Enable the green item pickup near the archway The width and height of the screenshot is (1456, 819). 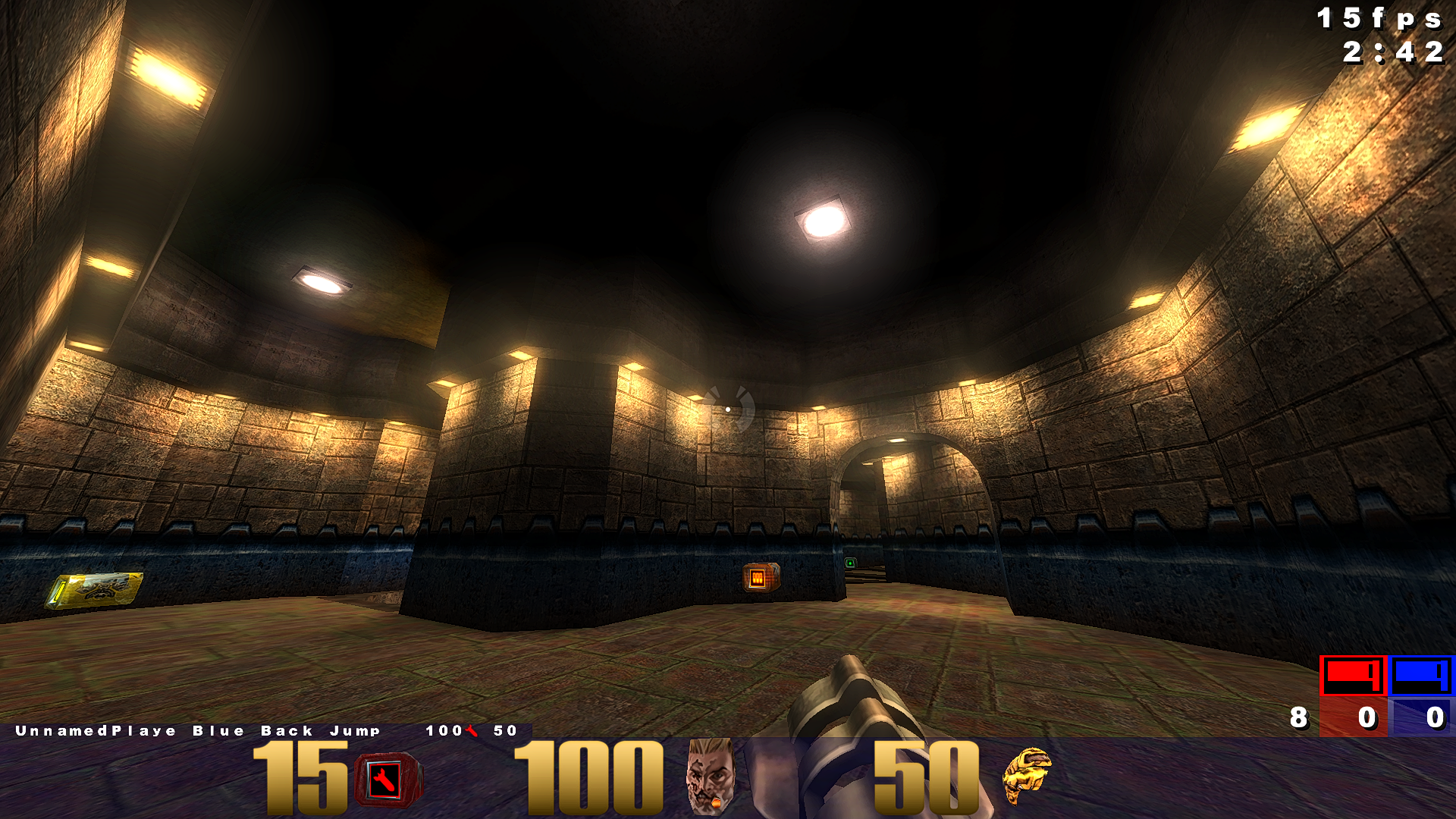coord(851,564)
